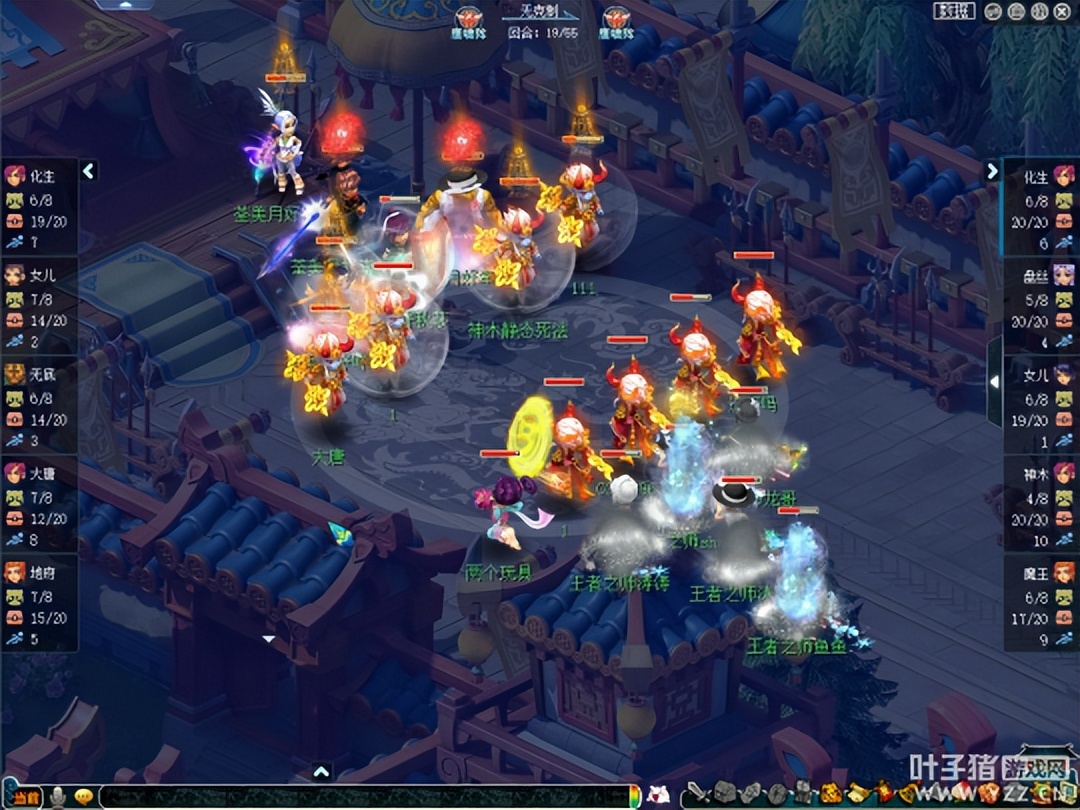Expand the right team panel arrow

point(992,171)
